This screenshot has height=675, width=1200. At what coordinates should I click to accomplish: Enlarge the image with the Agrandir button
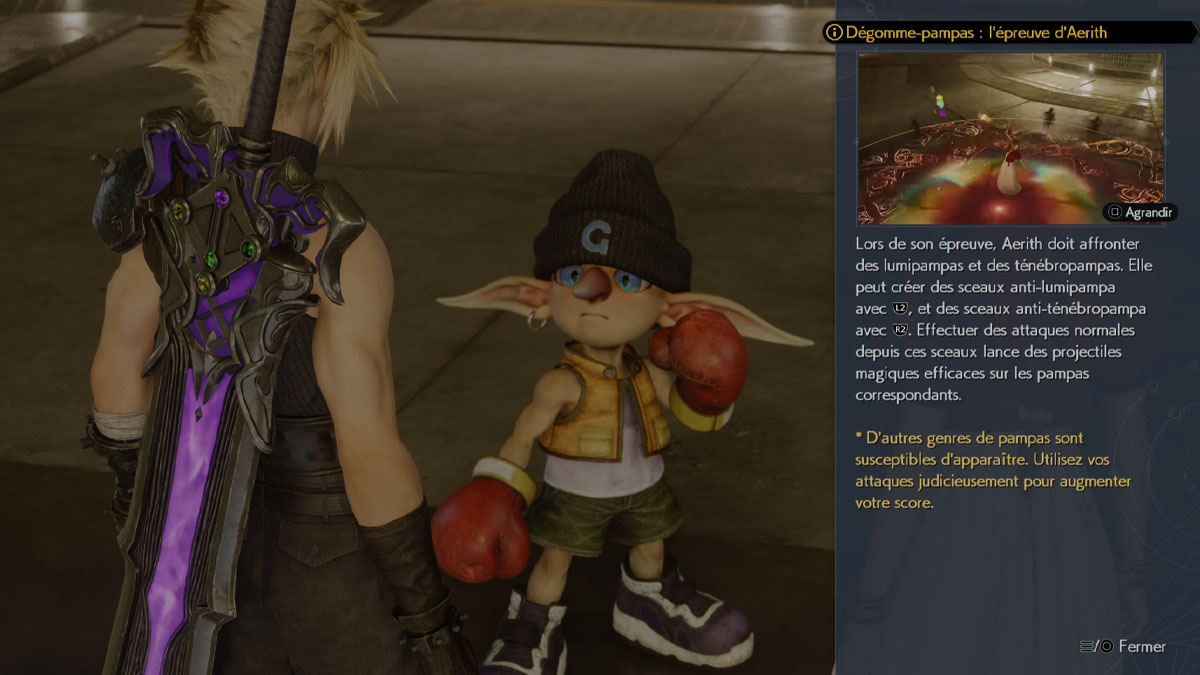click(x=1140, y=212)
